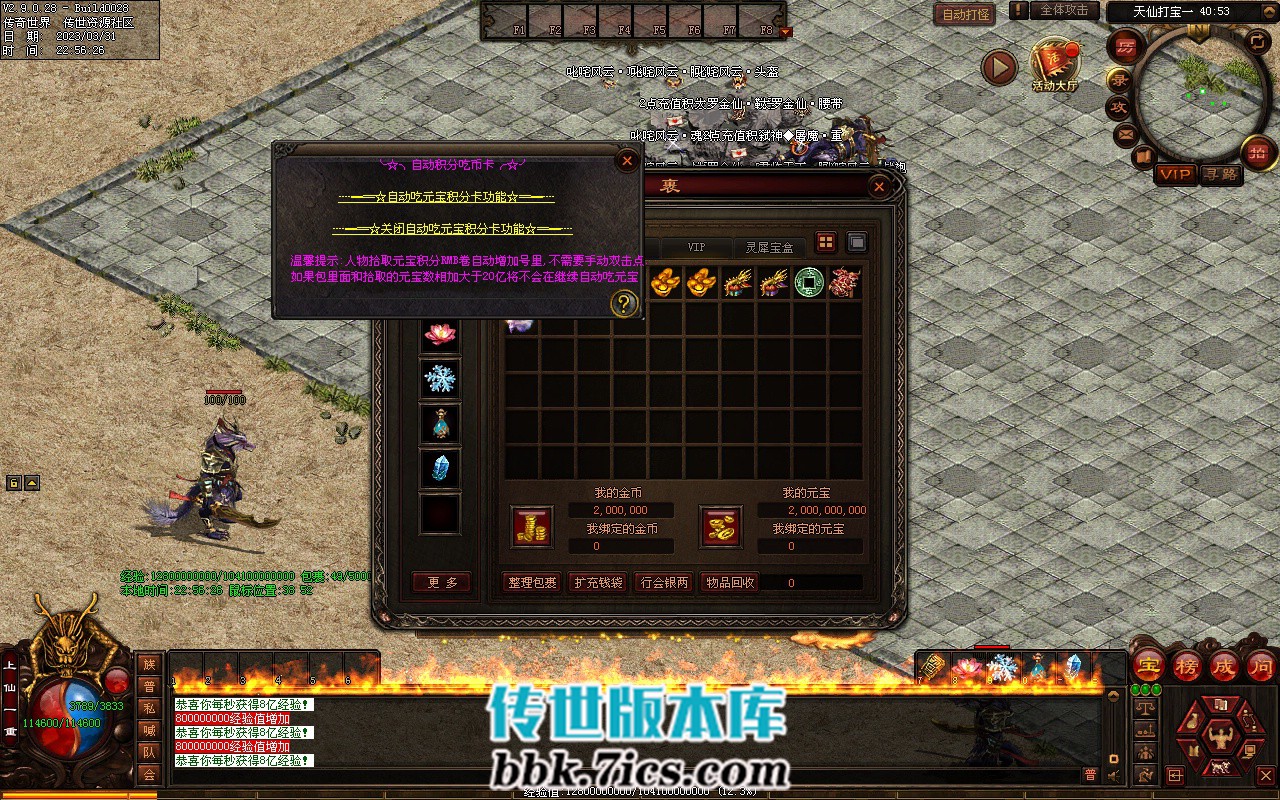The width and height of the screenshot is (1280, 800).
Task: Choose the 关闭自动吃元宝积分卡功能 option
Action: 453,229
